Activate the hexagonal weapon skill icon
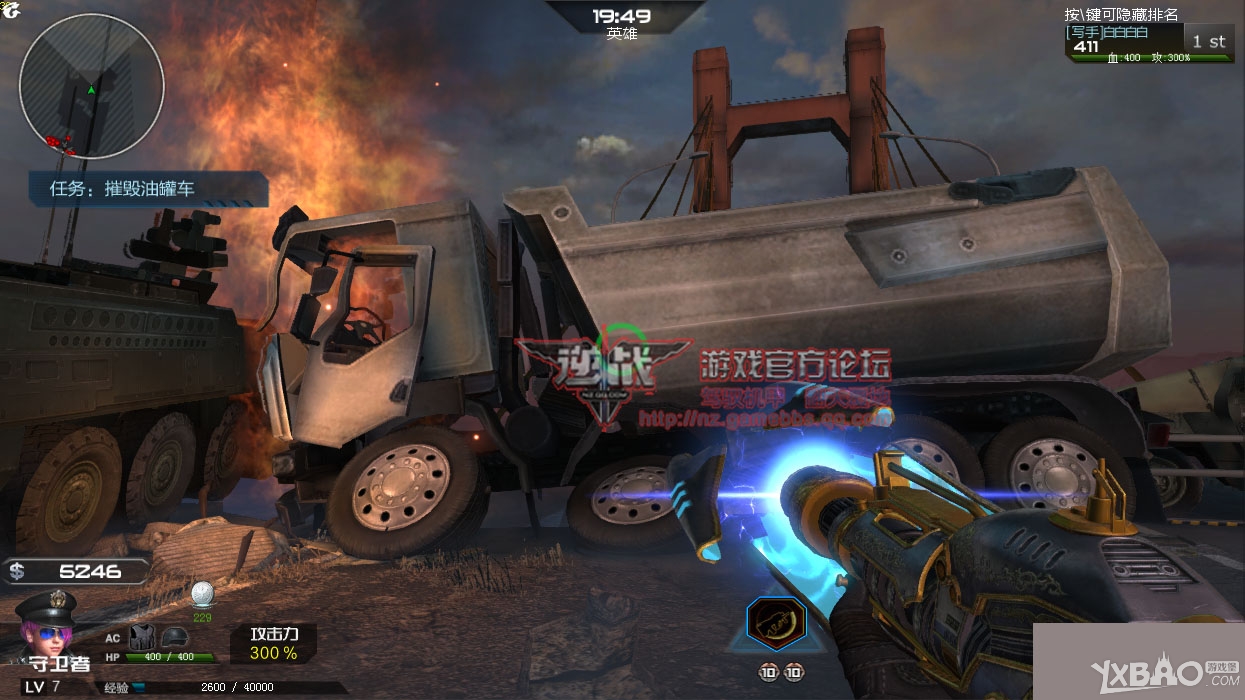 pos(777,624)
